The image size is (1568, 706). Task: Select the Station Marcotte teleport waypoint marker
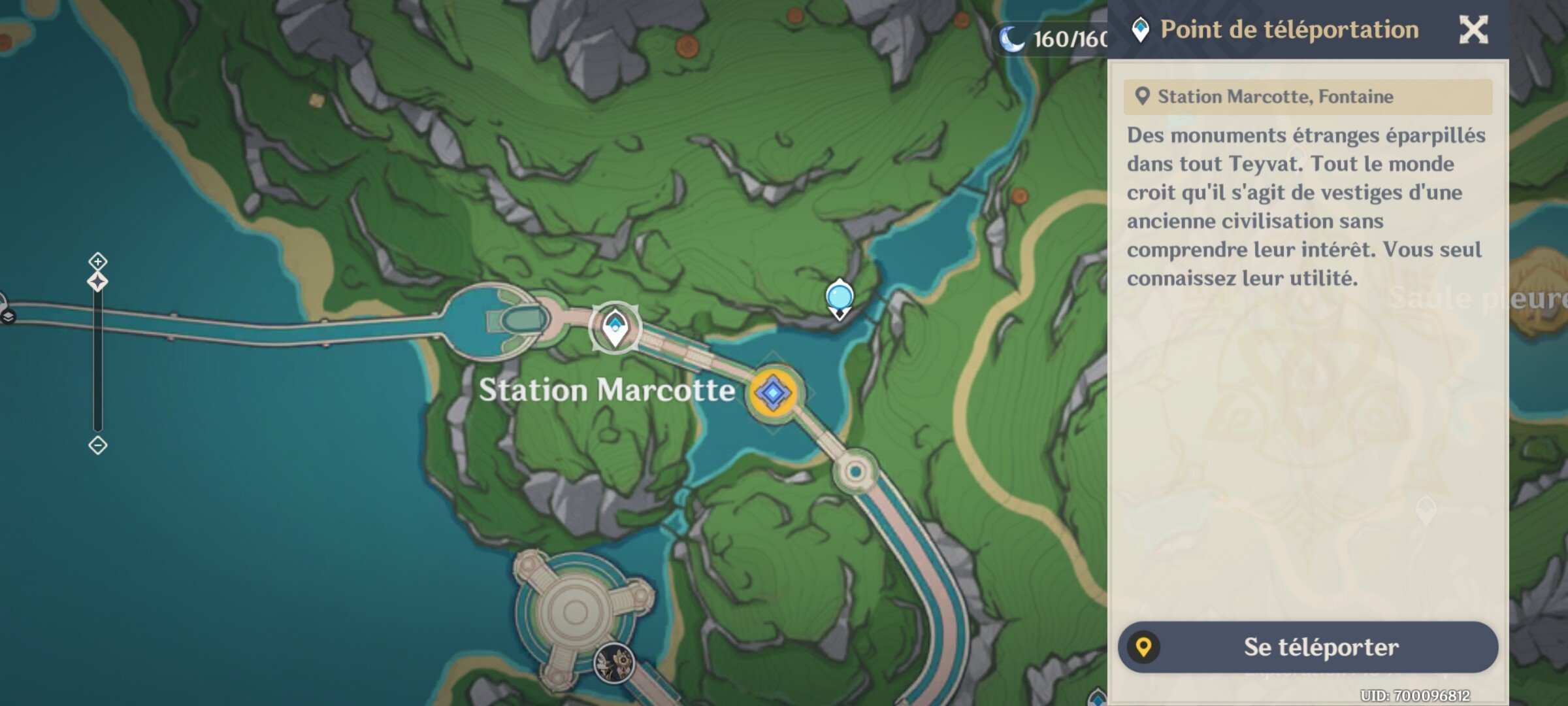click(615, 326)
